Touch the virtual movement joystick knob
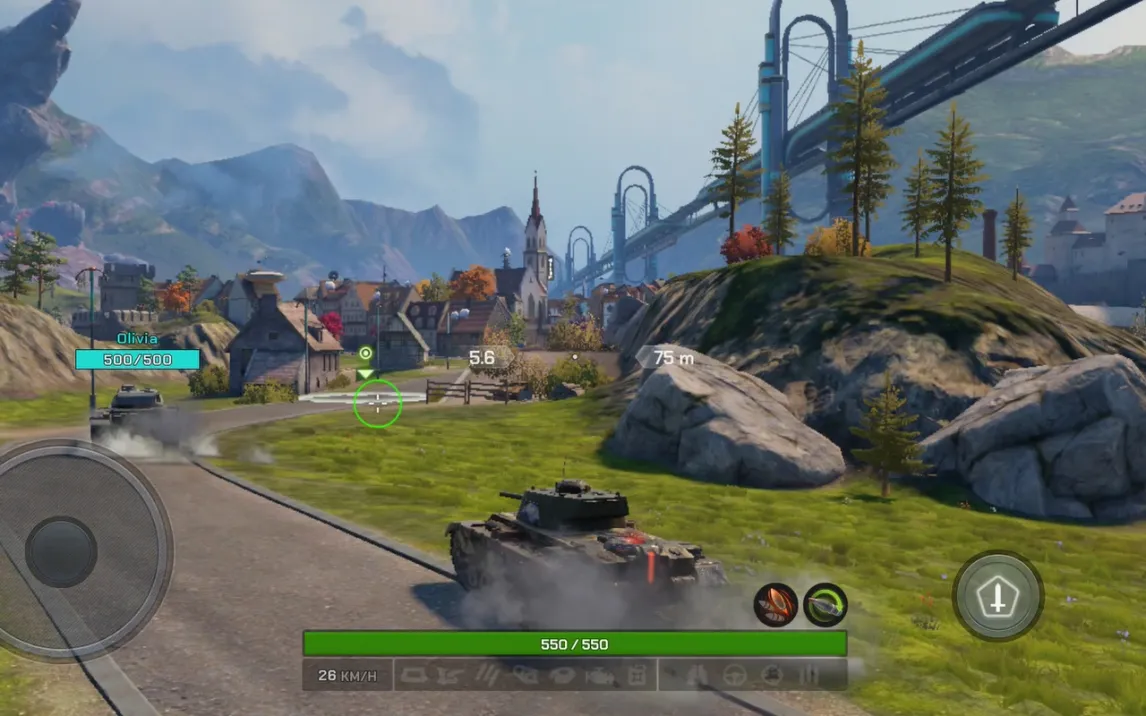 [x=61, y=552]
